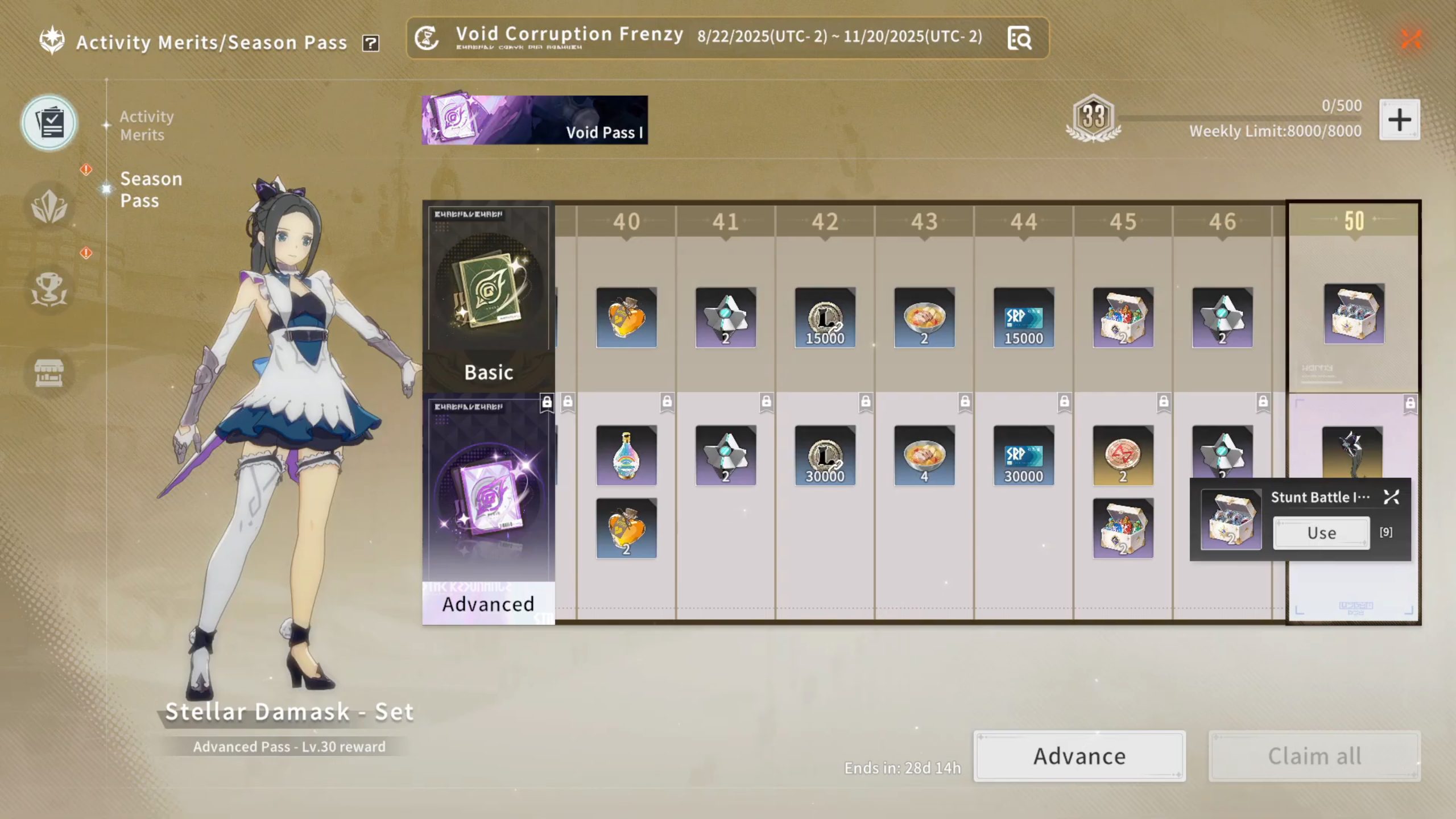View Void Corruption Frenzy season details

(1019, 39)
